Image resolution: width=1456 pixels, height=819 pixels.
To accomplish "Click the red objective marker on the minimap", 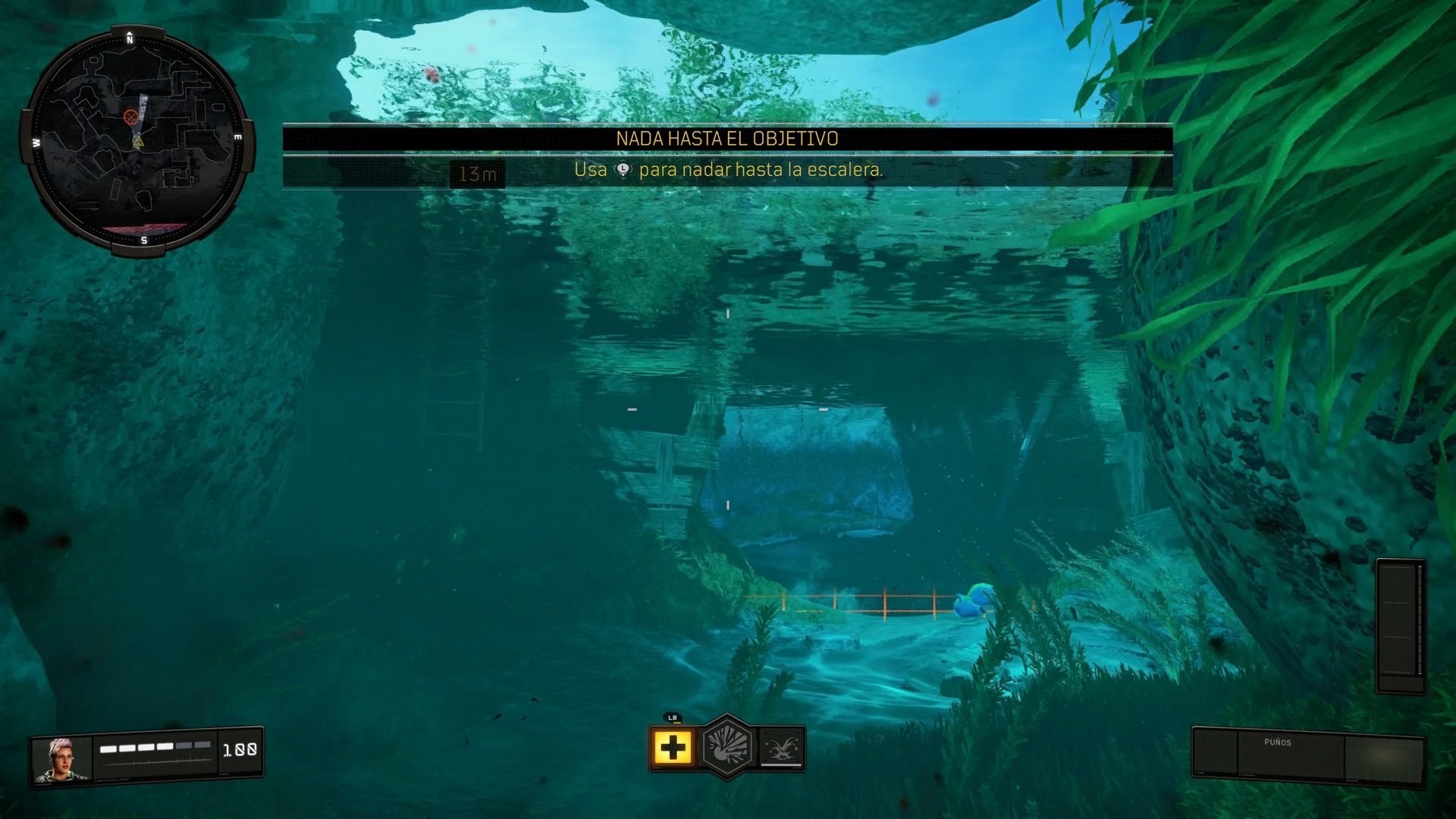I will coord(132,118).
